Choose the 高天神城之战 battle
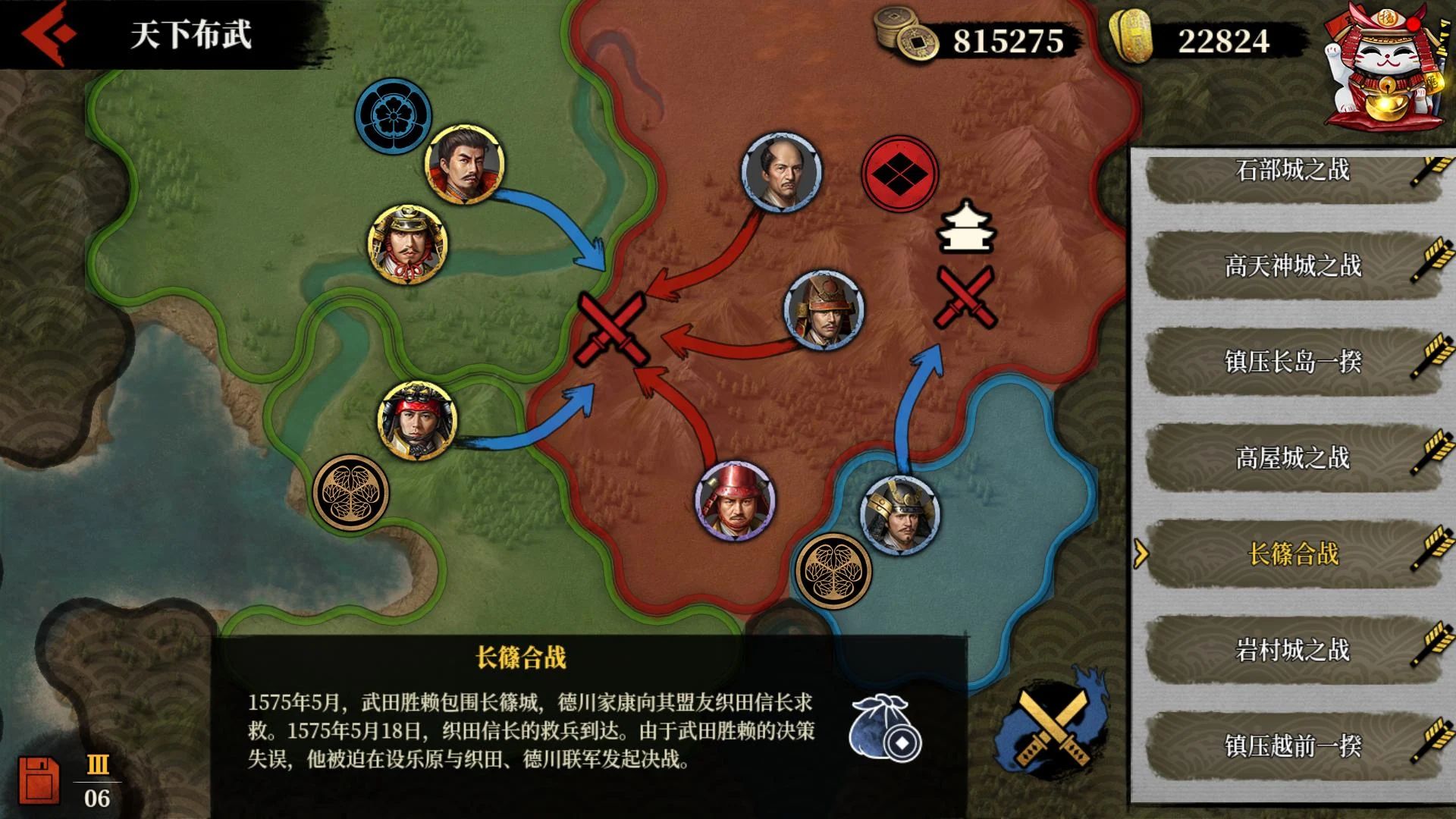Viewport: 1456px width, 819px height. click(x=1292, y=266)
